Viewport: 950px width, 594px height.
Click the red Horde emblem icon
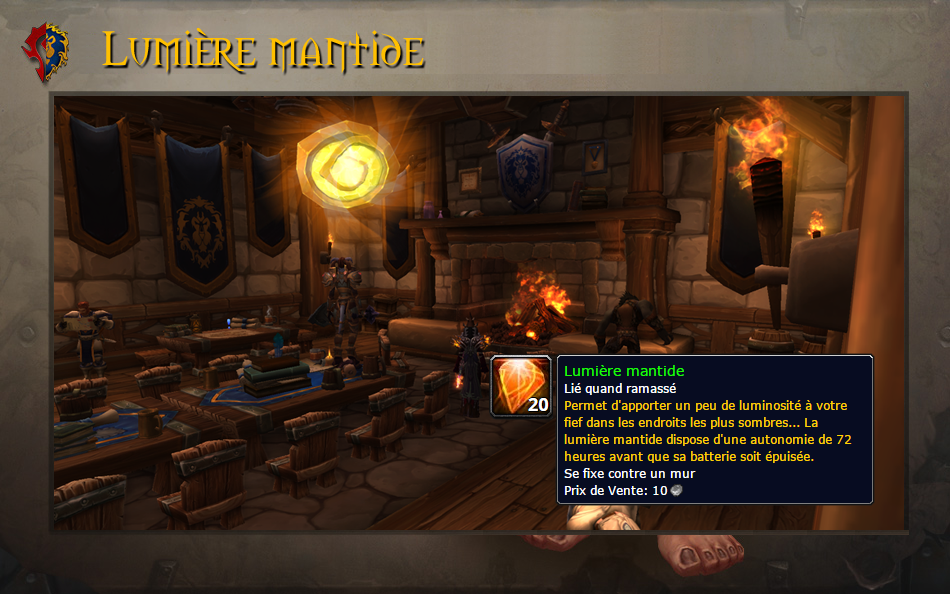point(46,52)
